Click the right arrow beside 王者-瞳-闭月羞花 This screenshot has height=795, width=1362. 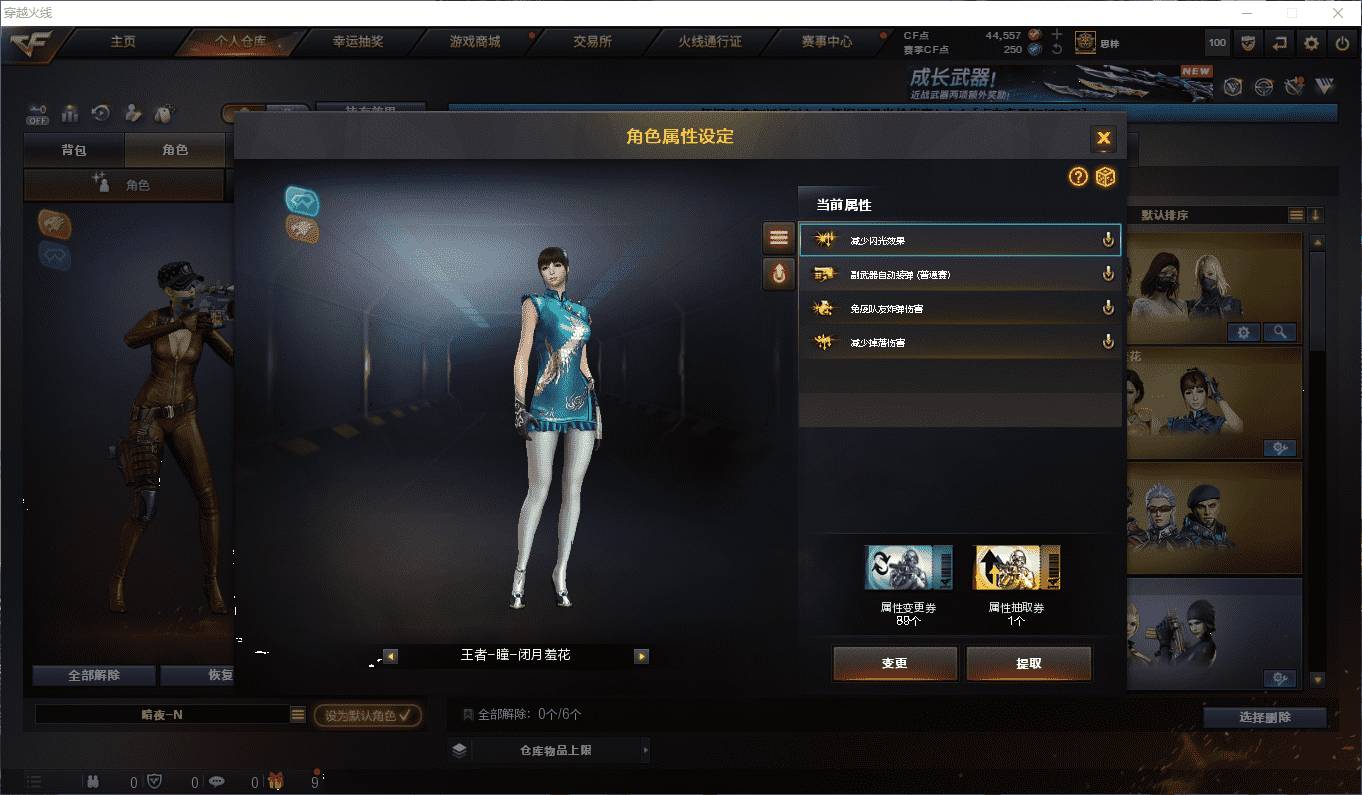641,656
